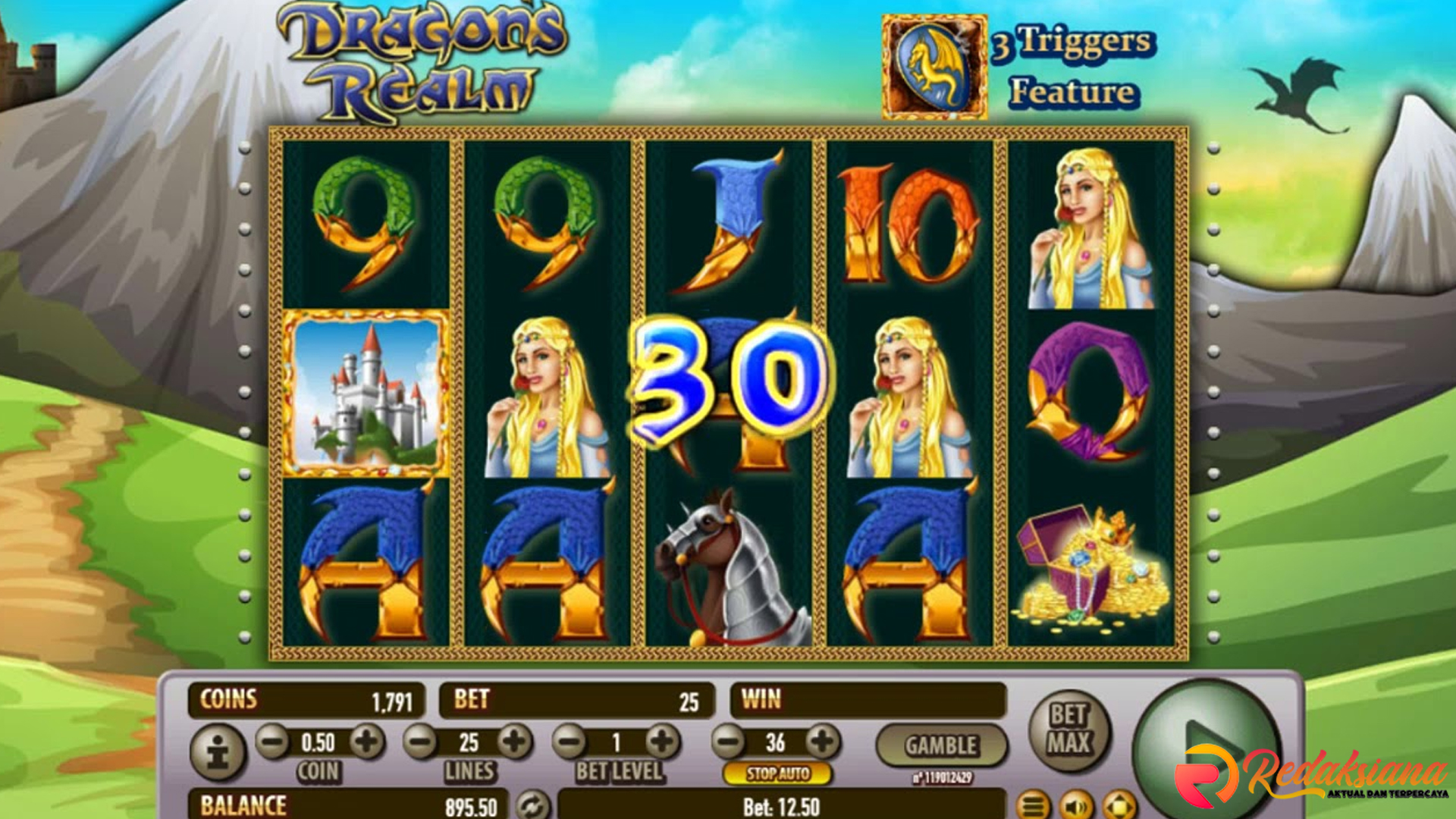The height and width of the screenshot is (819, 1456).
Task: Select Bet Max
Action: tap(1068, 730)
